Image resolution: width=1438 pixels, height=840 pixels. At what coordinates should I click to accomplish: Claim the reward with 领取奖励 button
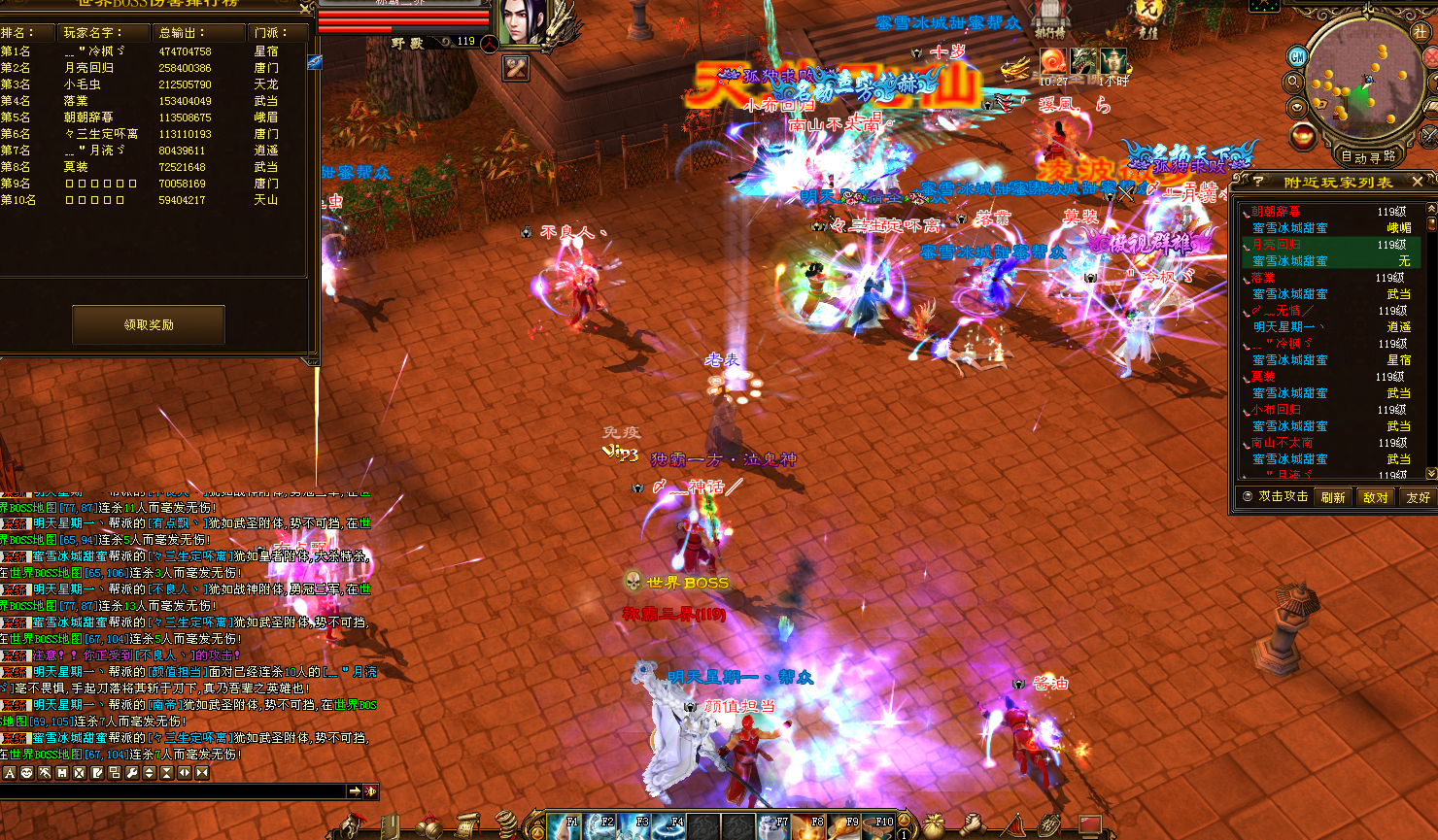click(x=149, y=324)
